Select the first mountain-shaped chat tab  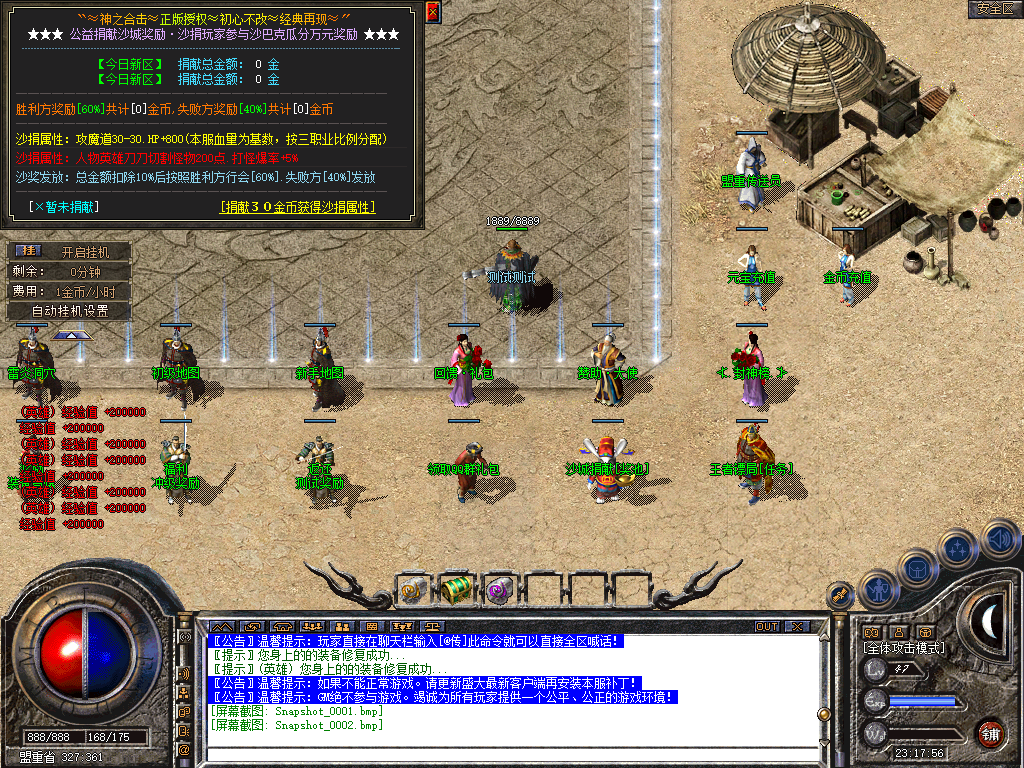tap(221, 627)
